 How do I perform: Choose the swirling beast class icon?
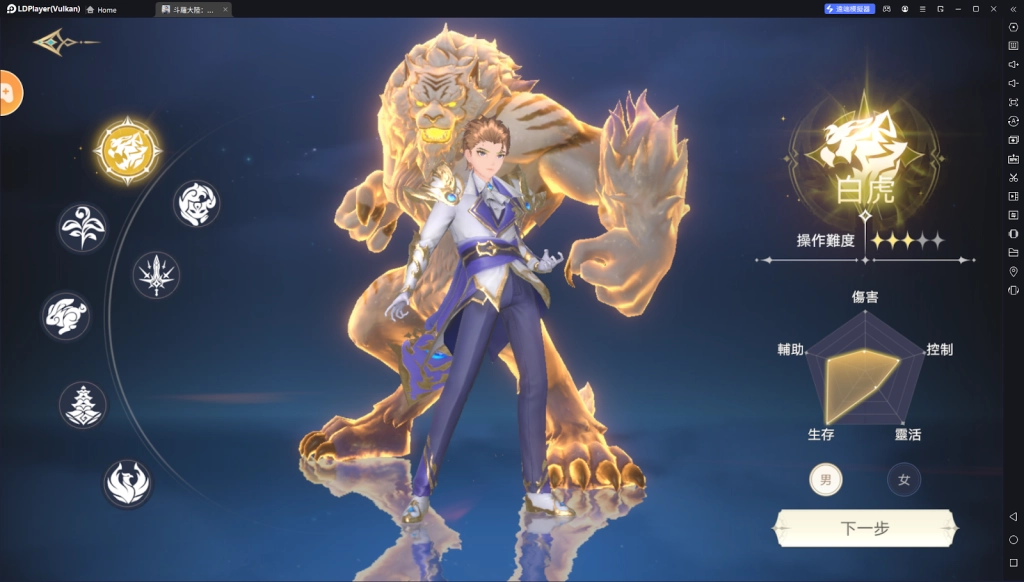click(196, 204)
